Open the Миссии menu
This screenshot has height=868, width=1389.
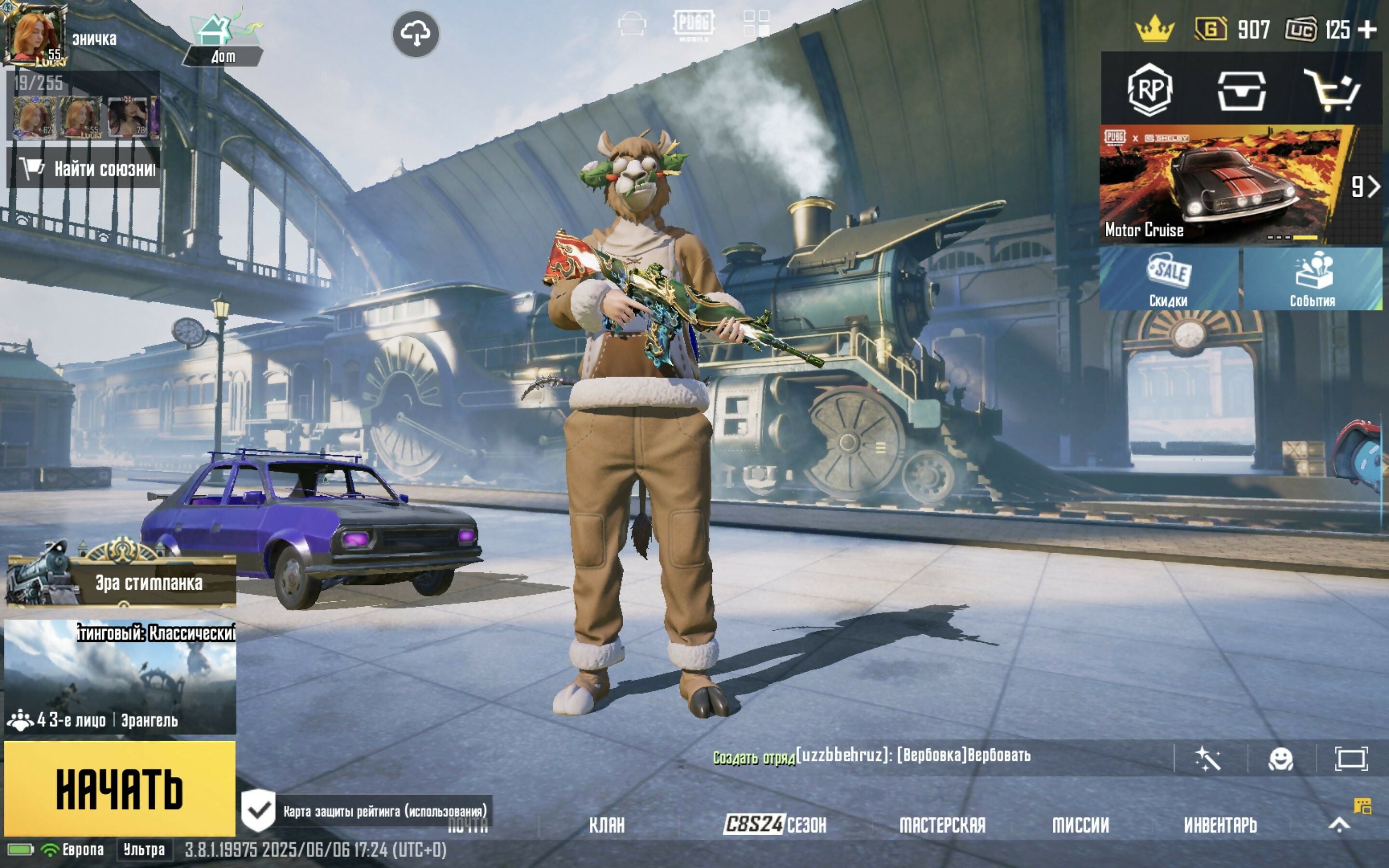[1080, 826]
